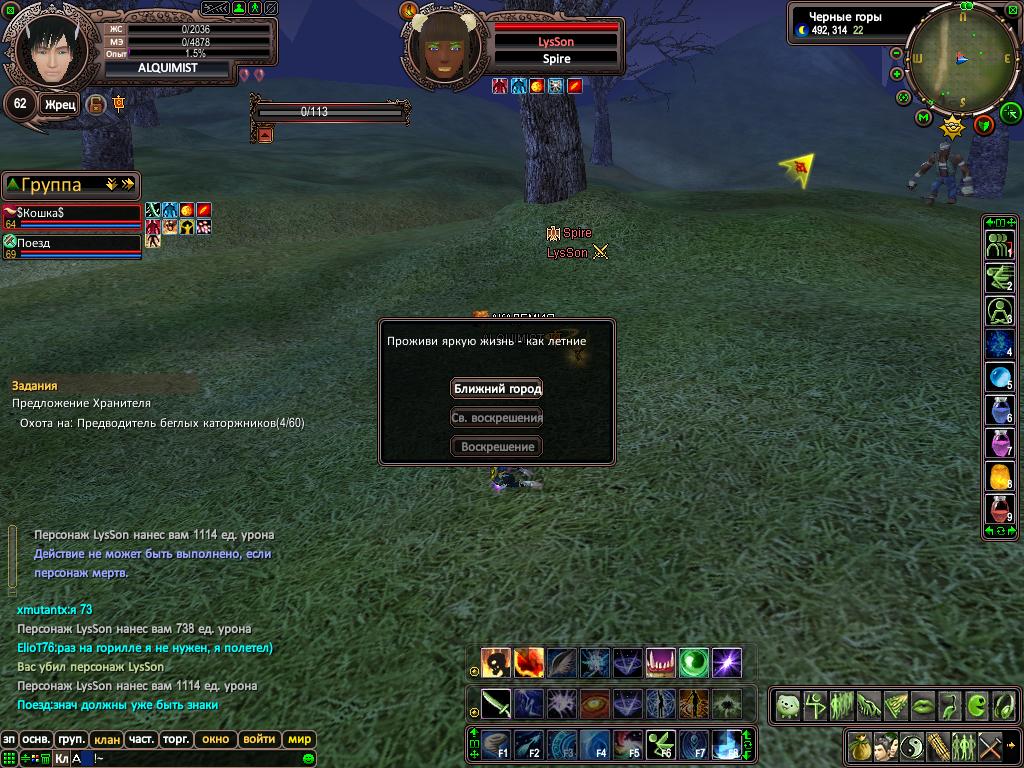This screenshot has width=1024, height=768.
Task: Use the flaming skull skill icon
Action: pyautogui.click(x=496, y=662)
